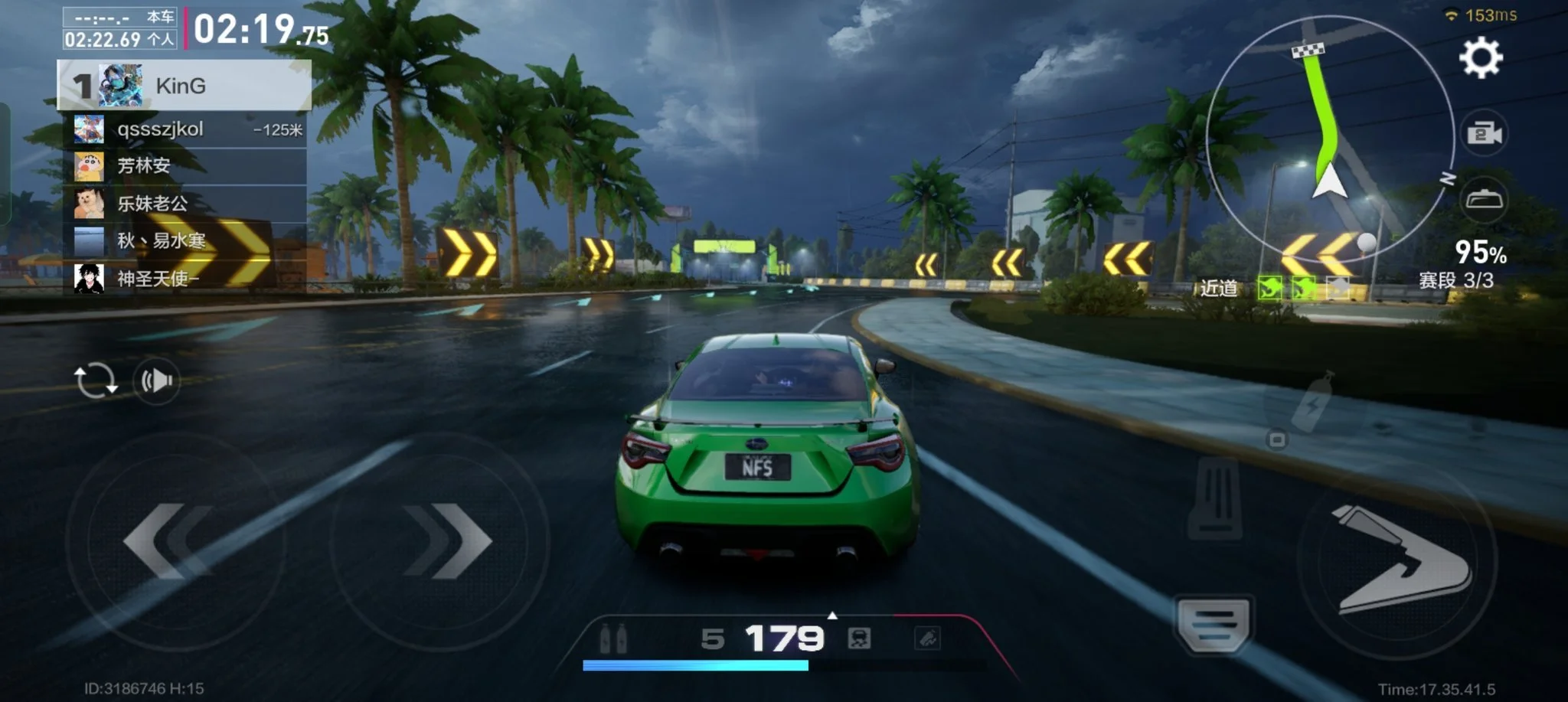Image resolution: width=1568 pixels, height=702 pixels.
Task: Tap the reset car rotation icon
Action: (96, 380)
